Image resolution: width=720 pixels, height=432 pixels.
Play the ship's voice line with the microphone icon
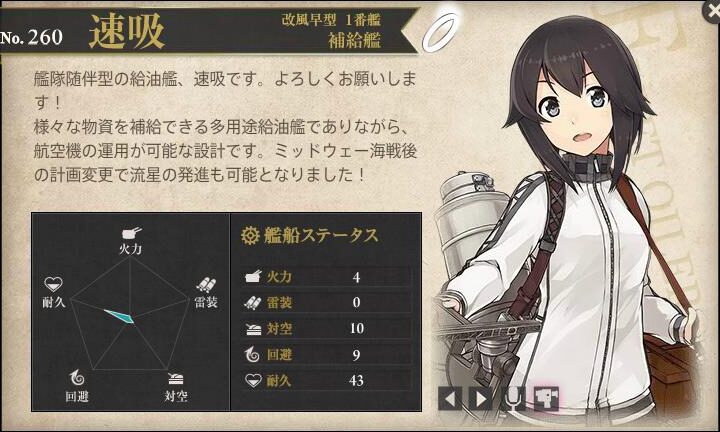[x=514, y=399]
